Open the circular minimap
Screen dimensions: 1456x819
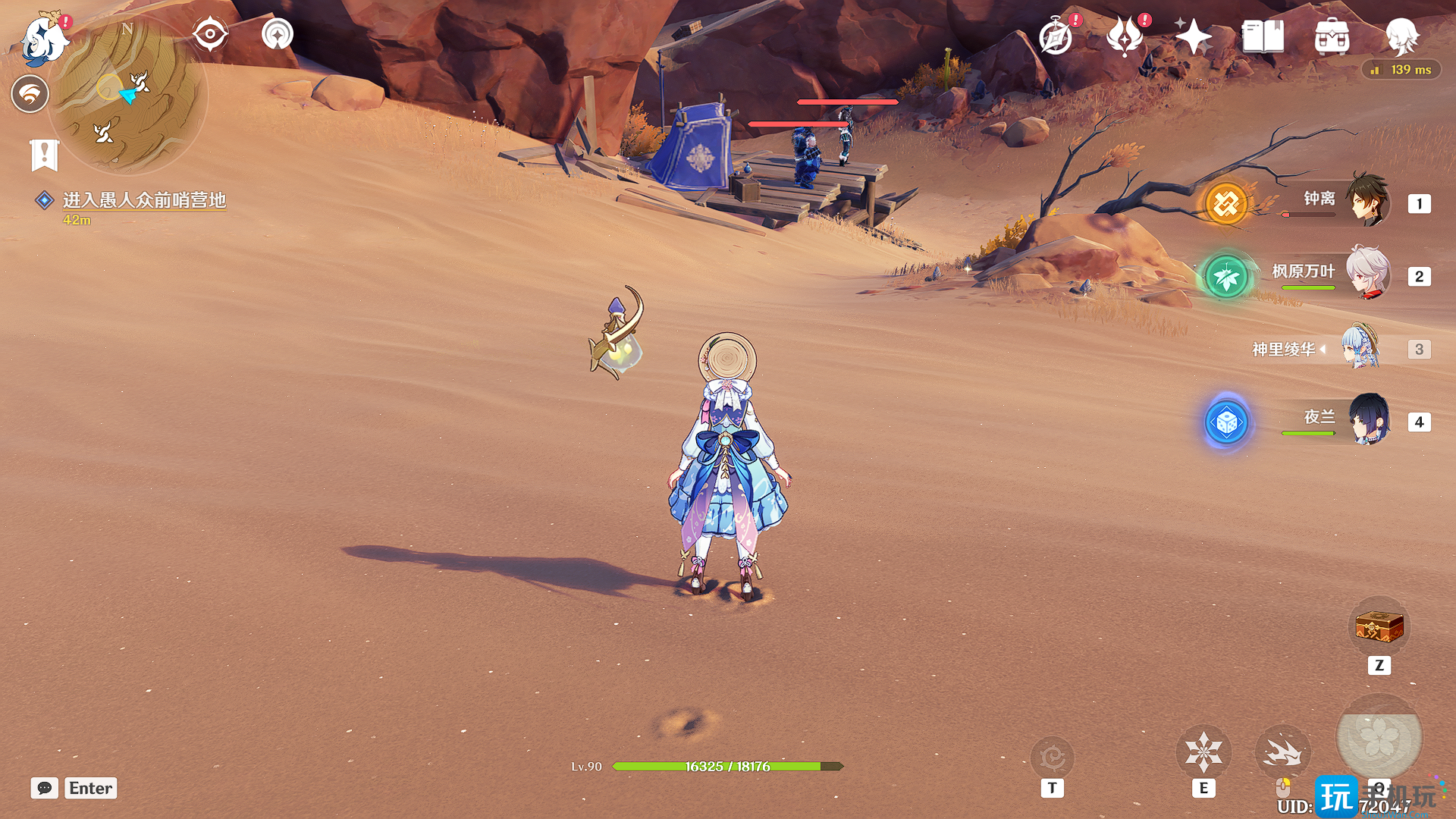pos(127,95)
